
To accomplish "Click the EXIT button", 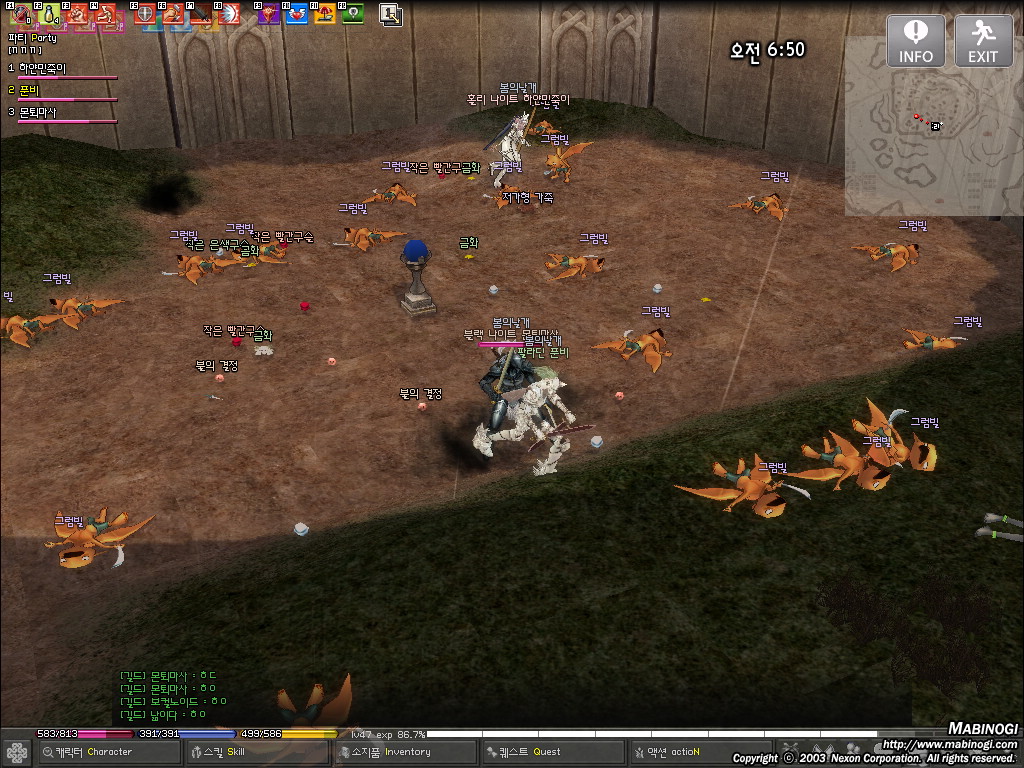I will click(x=983, y=41).
